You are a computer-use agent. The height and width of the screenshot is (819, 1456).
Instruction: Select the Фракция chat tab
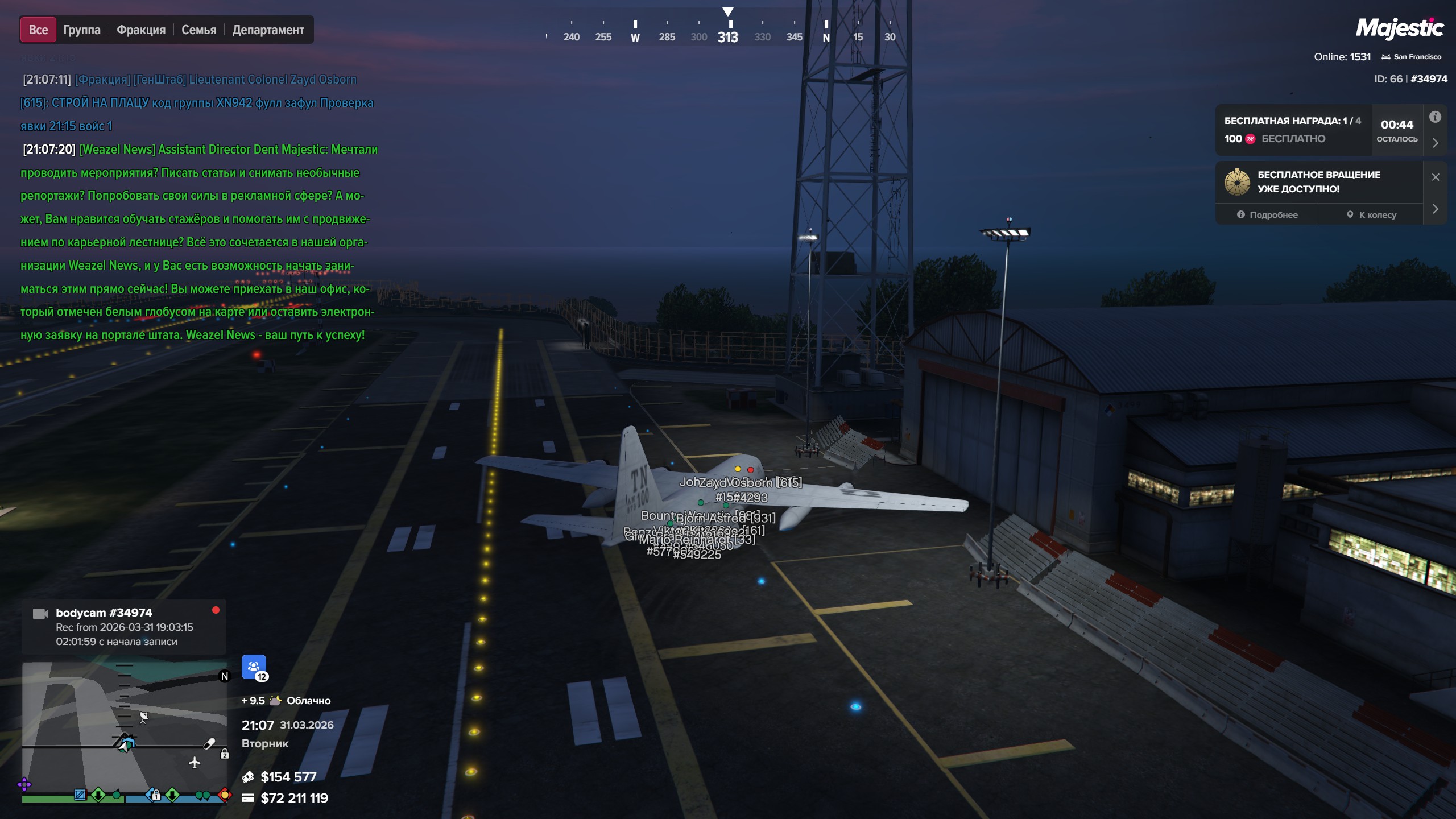141,30
